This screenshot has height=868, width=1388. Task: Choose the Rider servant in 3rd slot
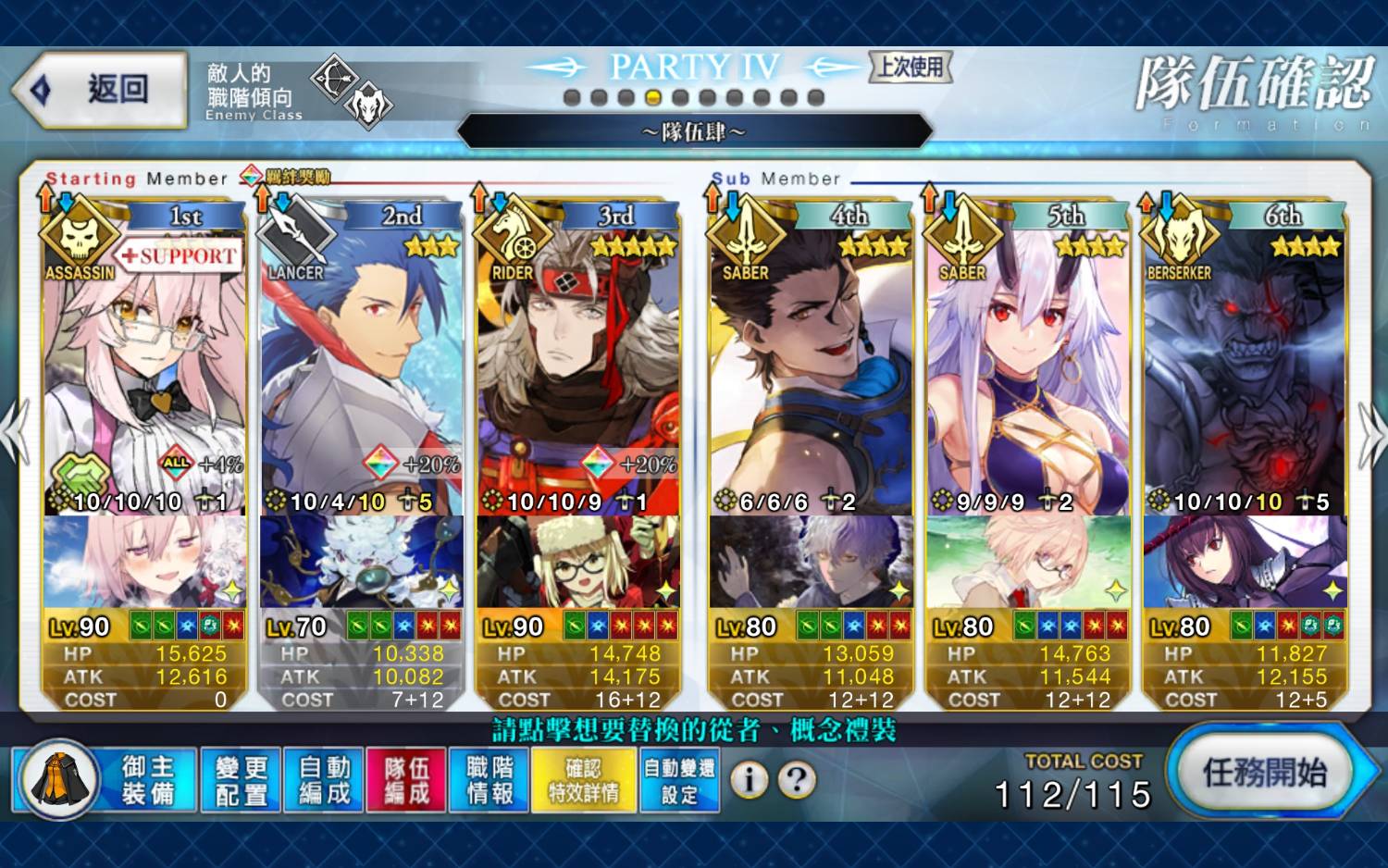578,370
